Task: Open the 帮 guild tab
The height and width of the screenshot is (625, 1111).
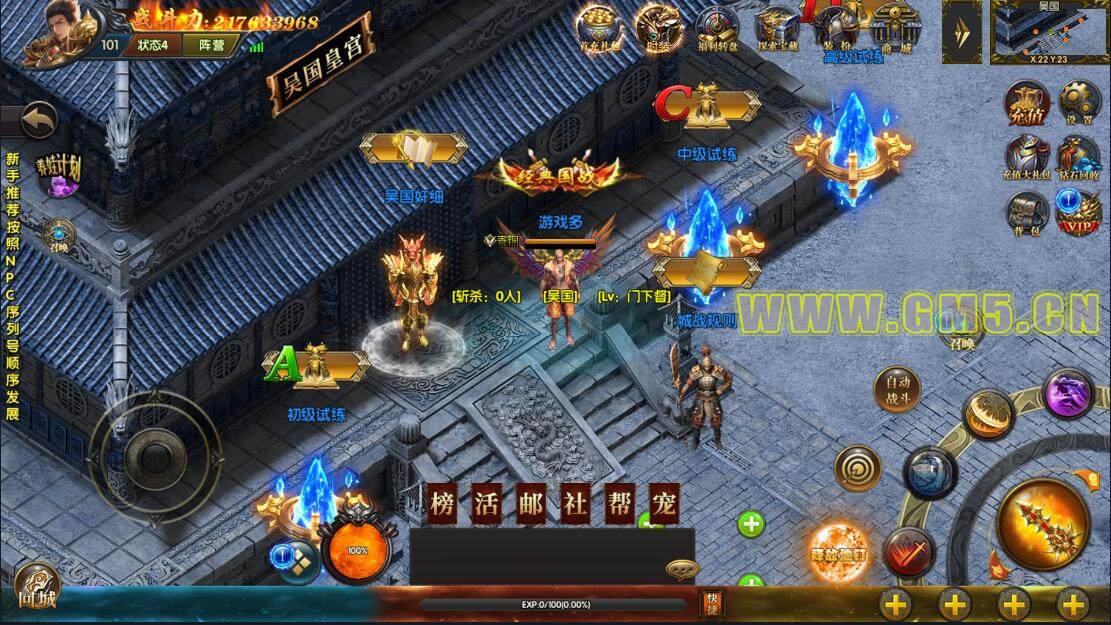Action: pos(619,504)
